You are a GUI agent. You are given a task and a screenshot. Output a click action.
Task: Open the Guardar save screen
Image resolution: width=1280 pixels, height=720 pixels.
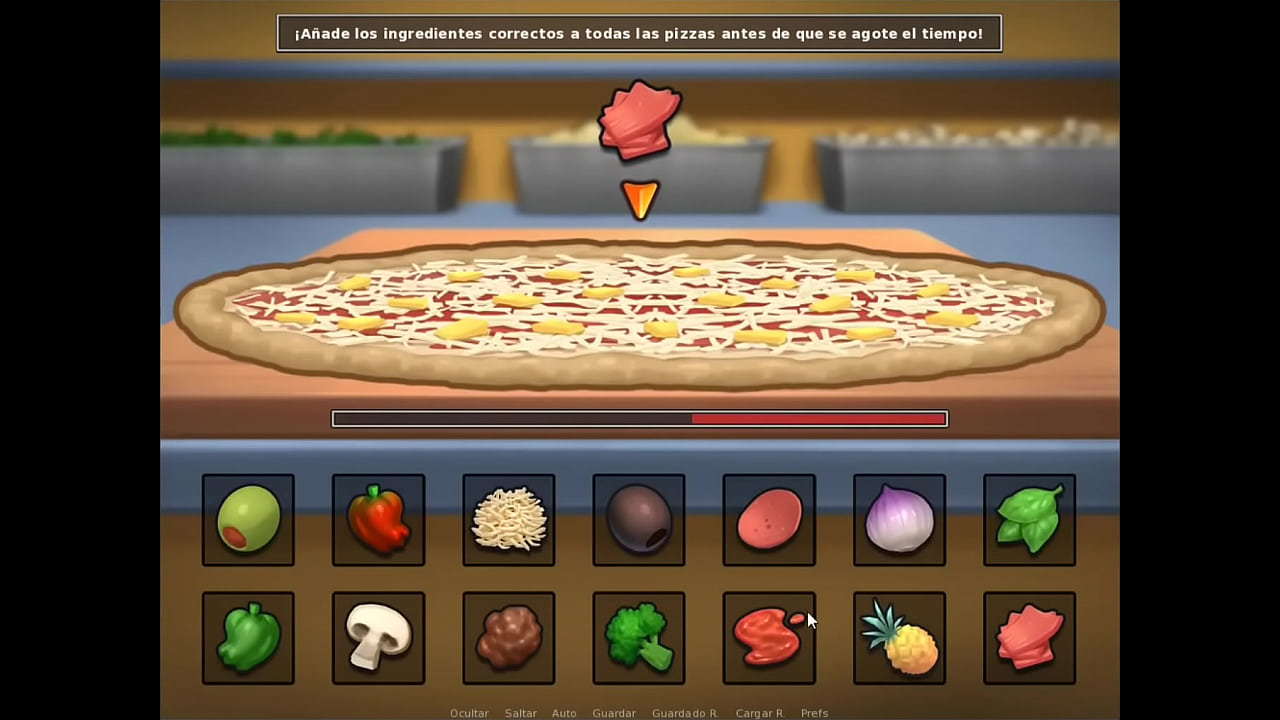click(x=614, y=713)
